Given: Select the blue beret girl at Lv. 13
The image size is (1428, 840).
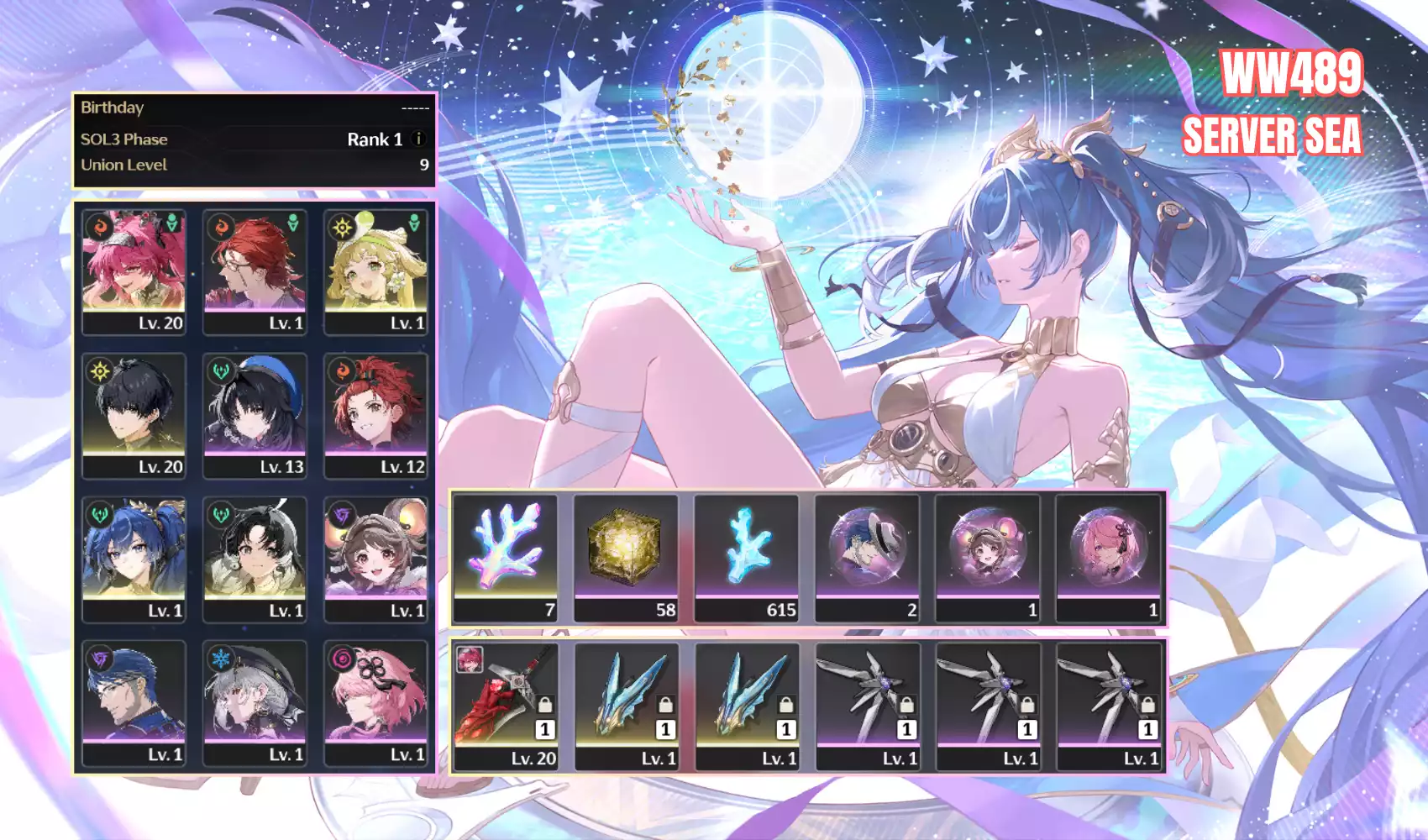Looking at the screenshot, I should pyautogui.click(x=255, y=415).
